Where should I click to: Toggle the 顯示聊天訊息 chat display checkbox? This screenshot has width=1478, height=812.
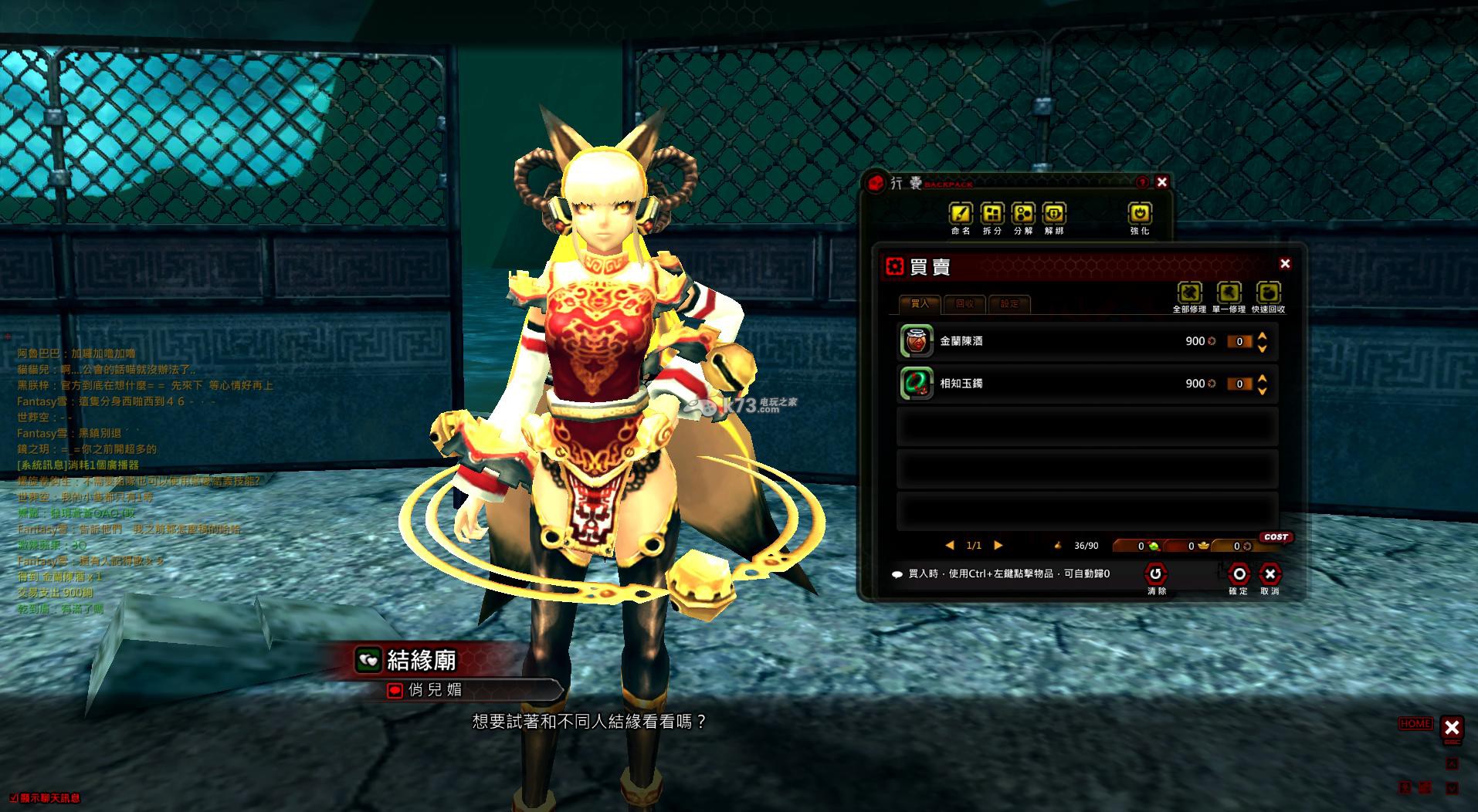(14, 798)
